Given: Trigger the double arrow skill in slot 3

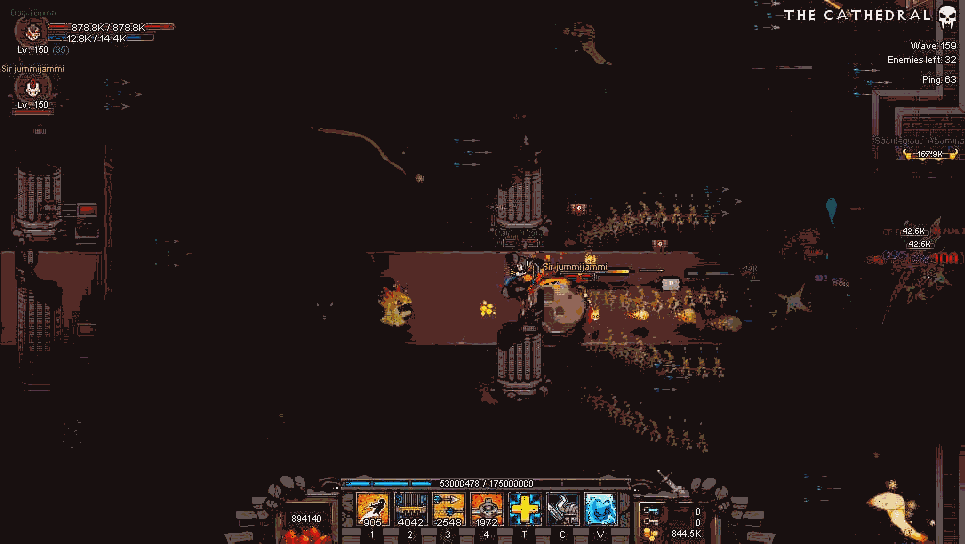Looking at the screenshot, I should pyautogui.click(x=449, y=509).
